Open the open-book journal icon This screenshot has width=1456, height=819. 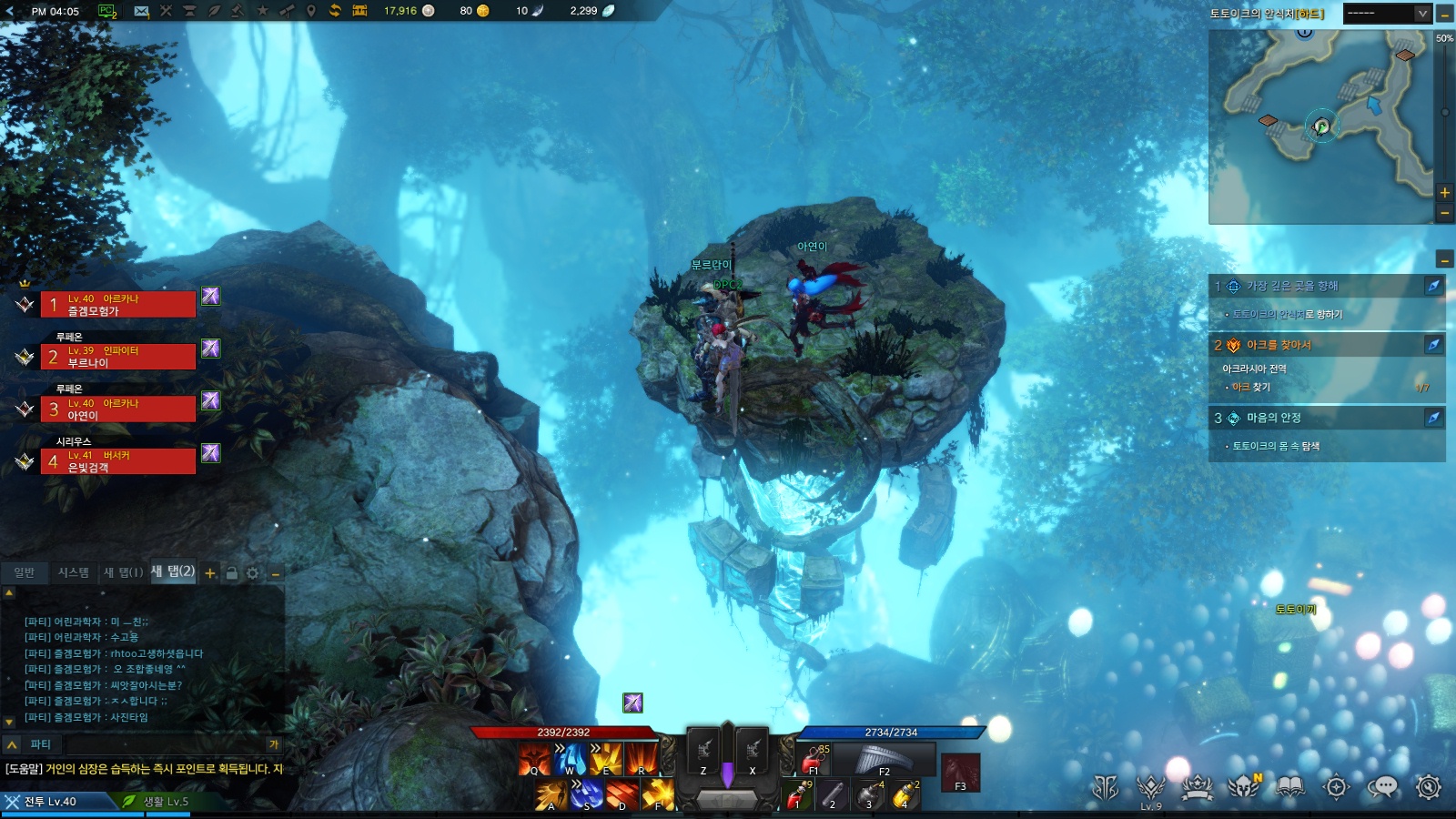(x=1290, y=786)
